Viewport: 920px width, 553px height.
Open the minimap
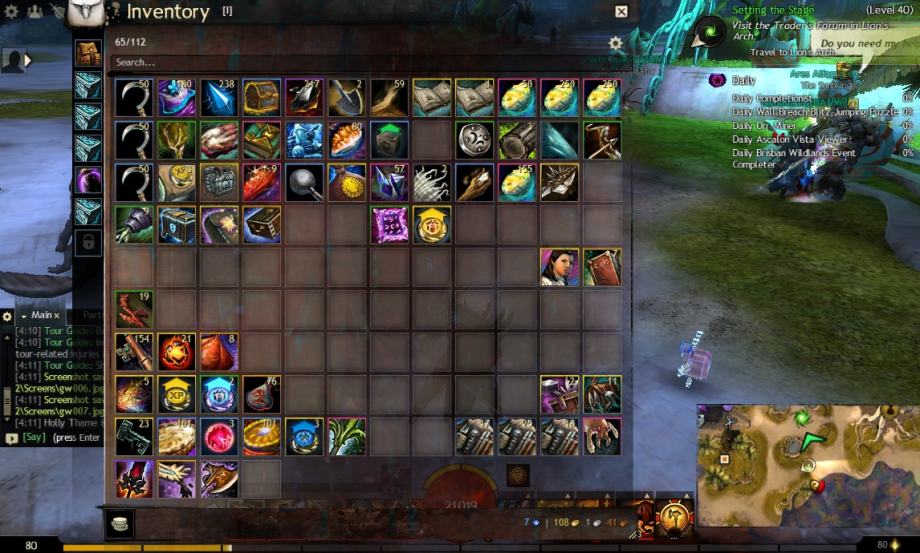pos(806,465)
